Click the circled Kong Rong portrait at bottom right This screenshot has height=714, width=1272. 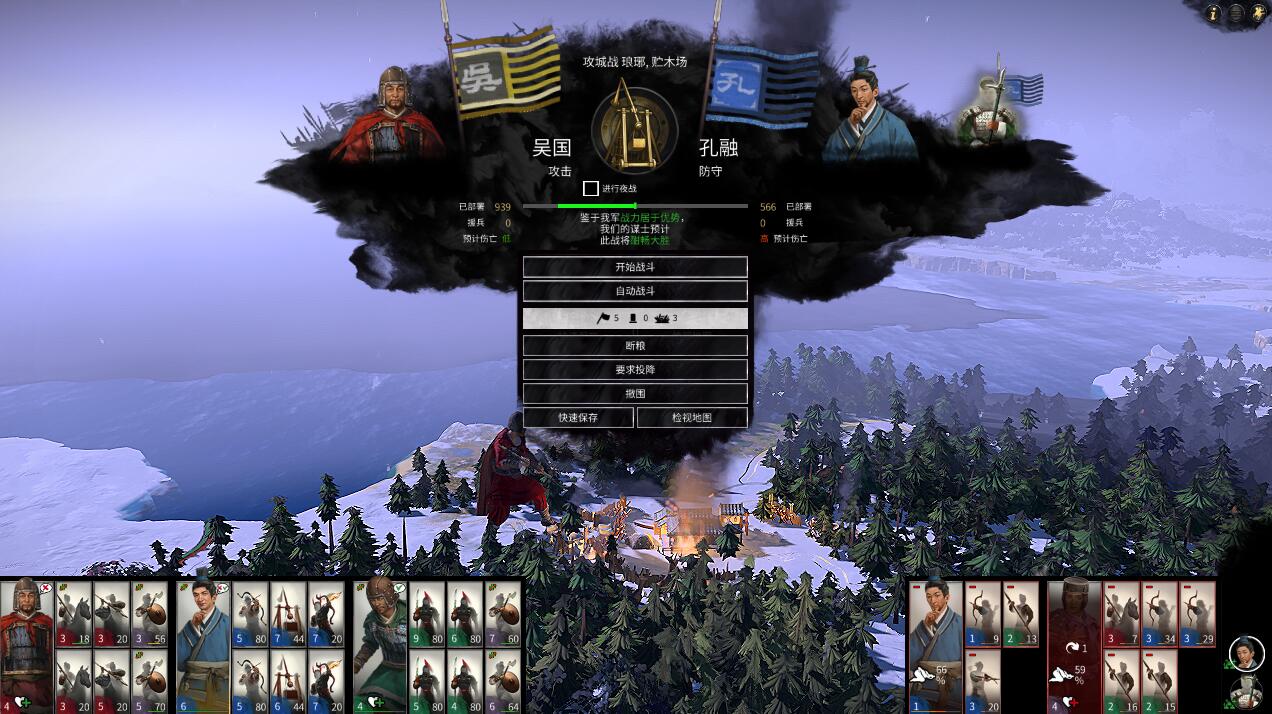pos(1246,653)
